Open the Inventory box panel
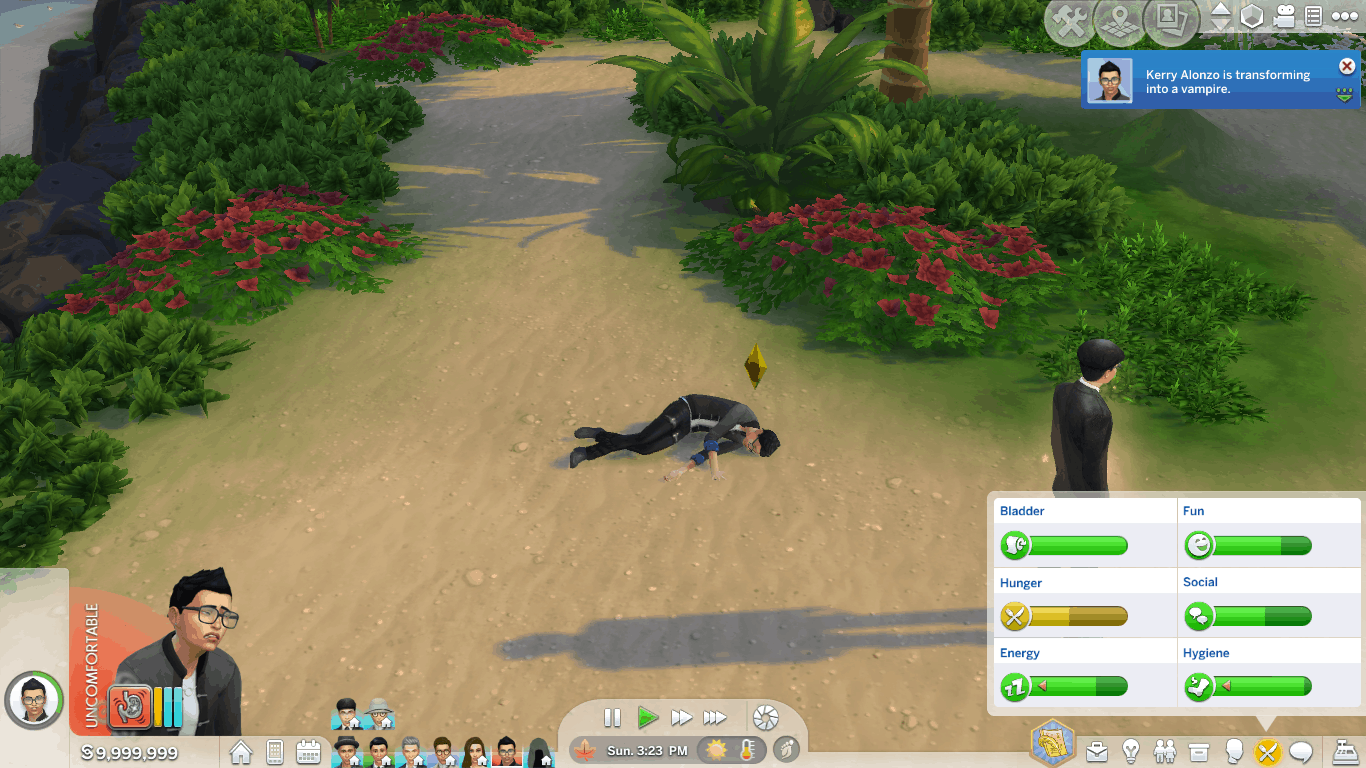The image size is (1366, 768). tap(1199, 751)
